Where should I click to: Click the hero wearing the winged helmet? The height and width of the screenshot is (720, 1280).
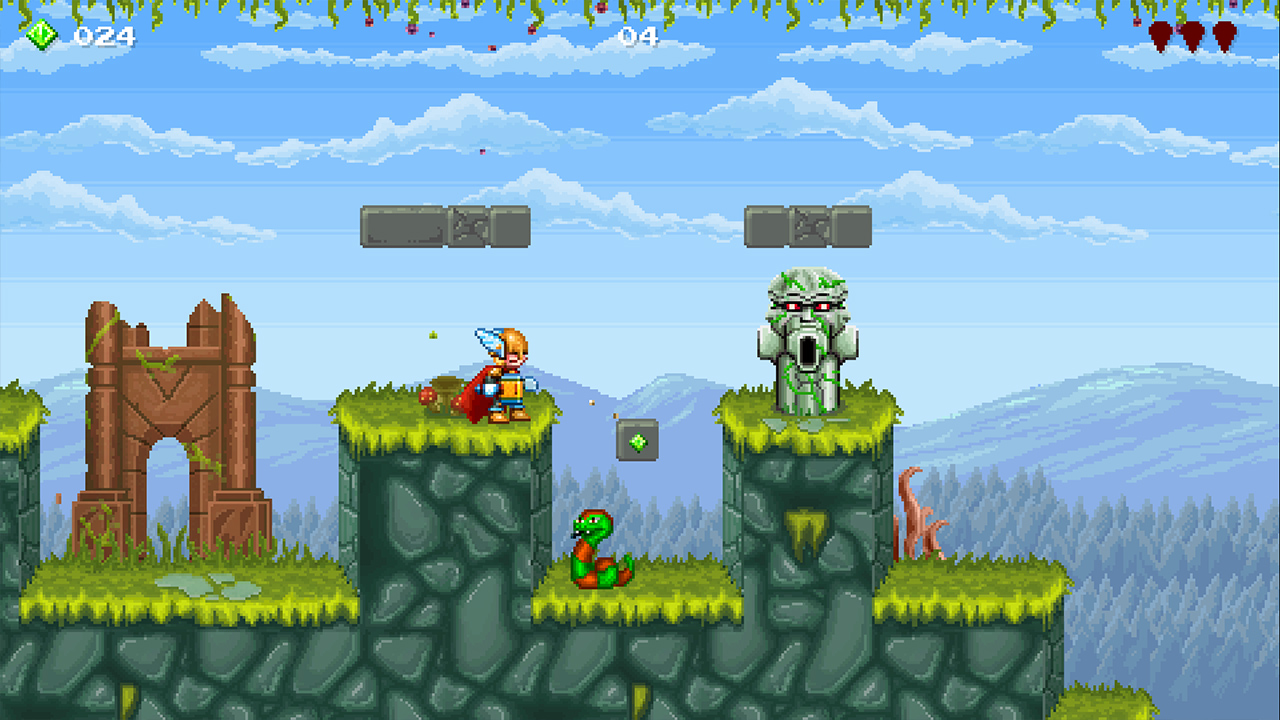(507, 375)
